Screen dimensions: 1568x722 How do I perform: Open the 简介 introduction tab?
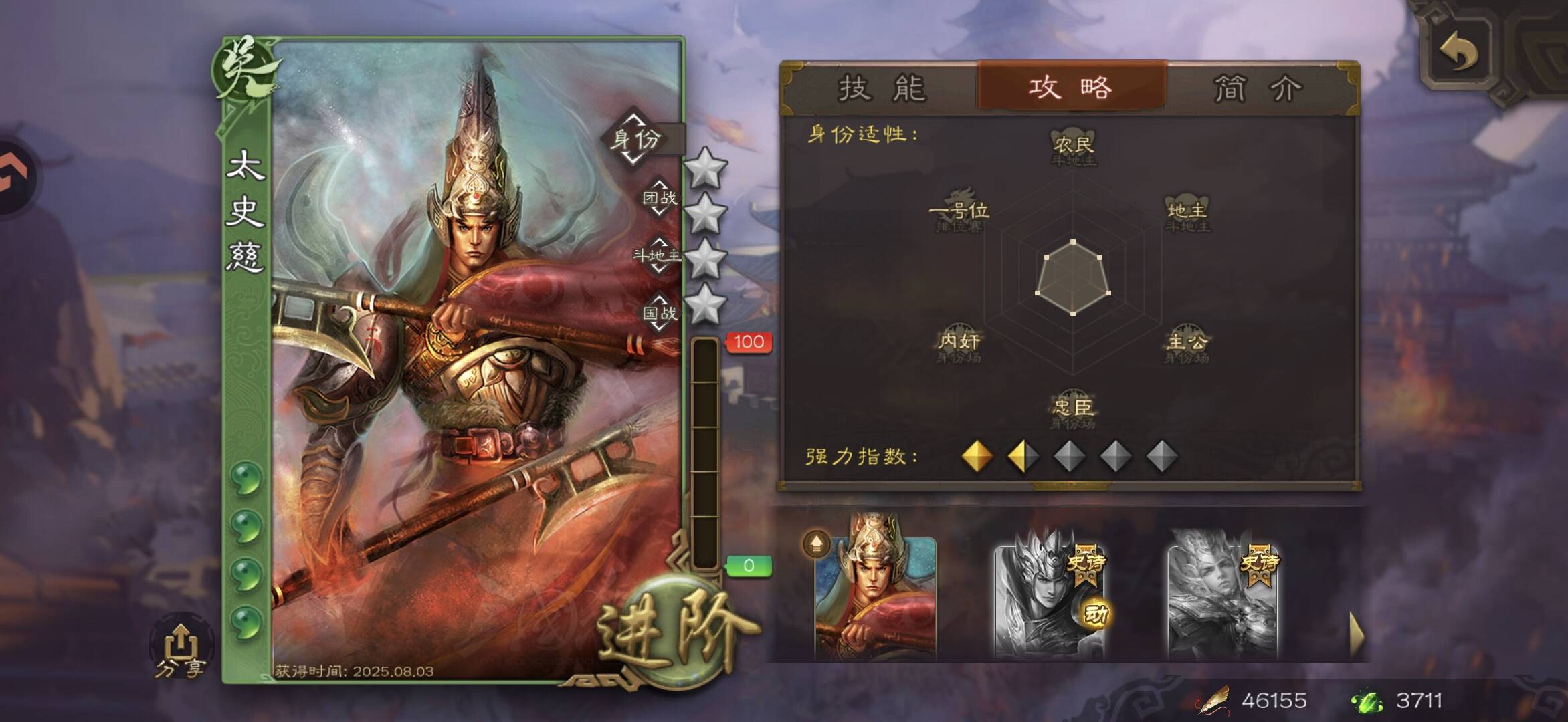[x=1258, y=88]
